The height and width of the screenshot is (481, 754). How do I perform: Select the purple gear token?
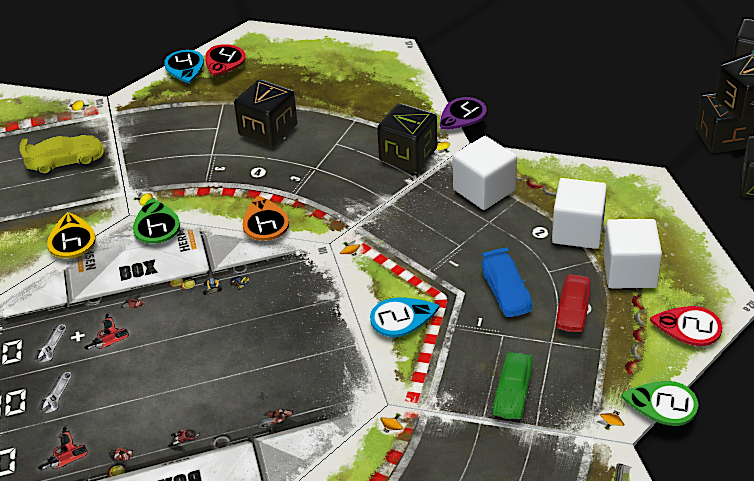[464, 111]
